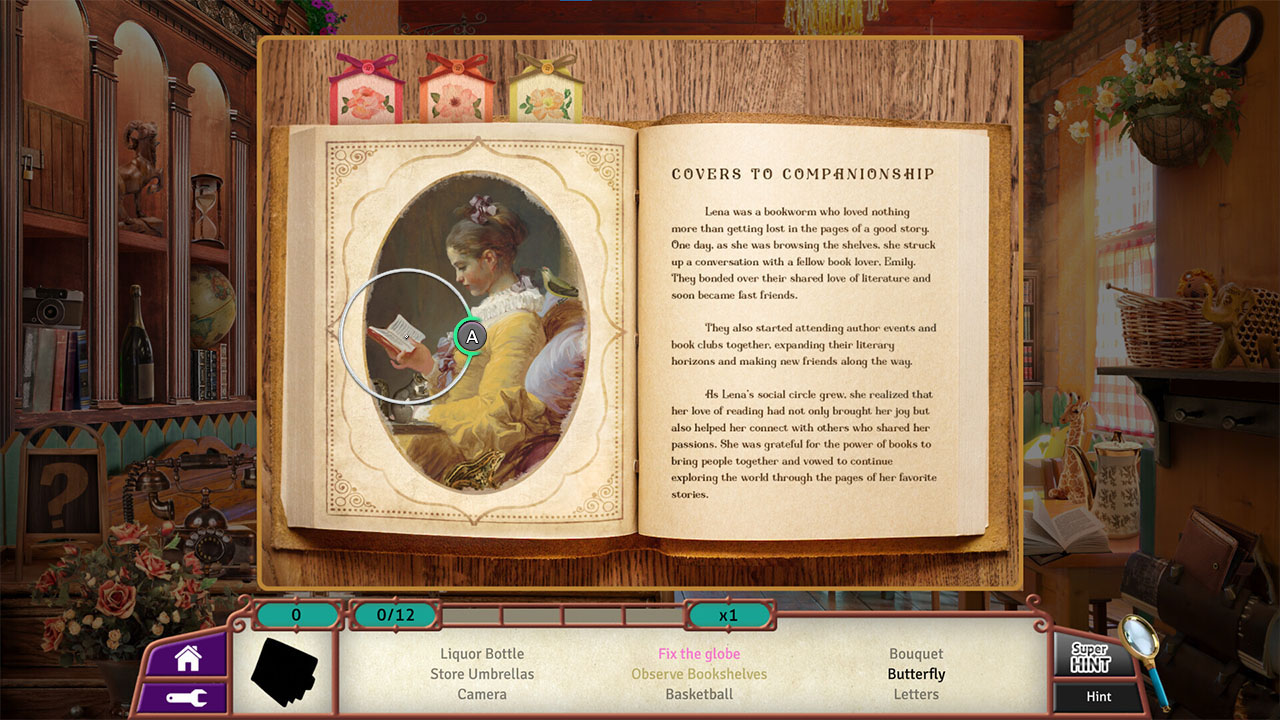
Task: Select 'Bouquet' from the item list
Action: (x=916, y=653)
